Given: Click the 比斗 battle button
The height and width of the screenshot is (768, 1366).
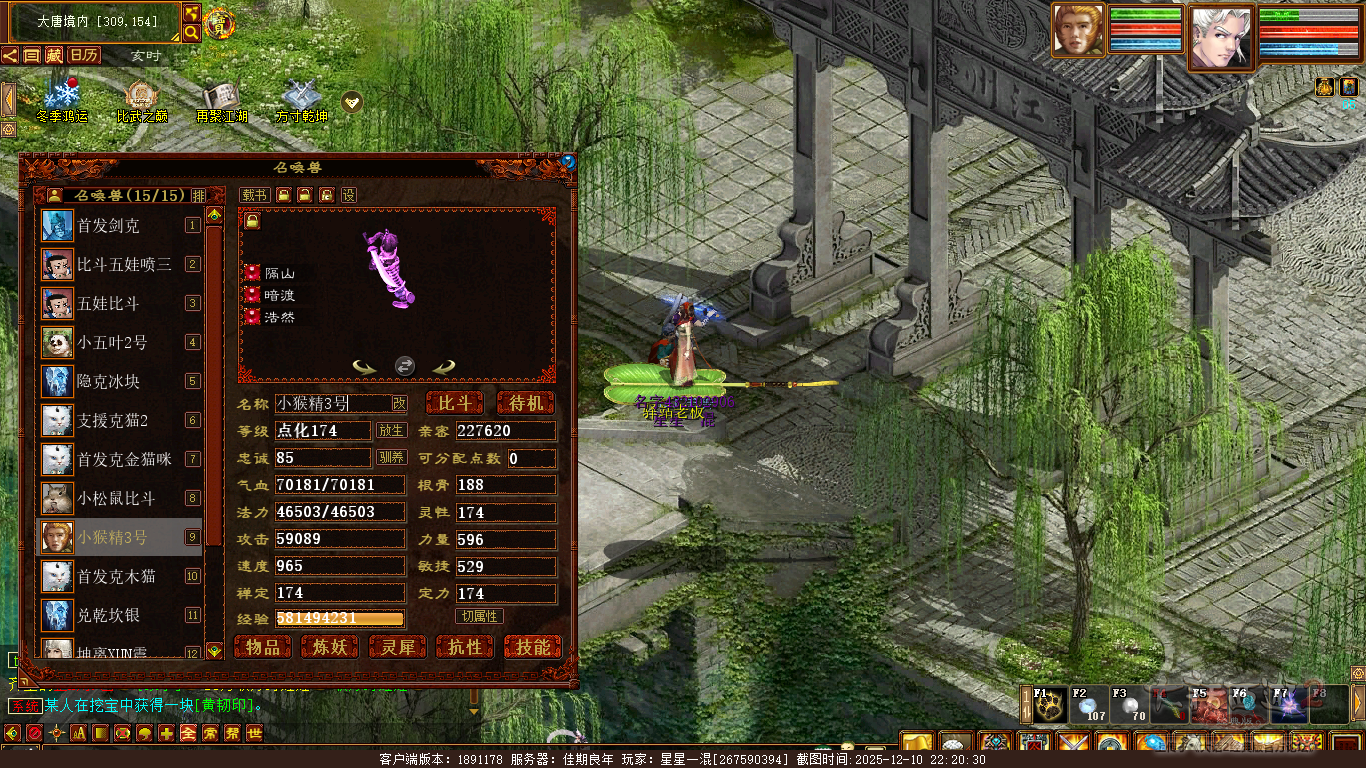Looking at the screenshot, I should [x=455, y=403].
